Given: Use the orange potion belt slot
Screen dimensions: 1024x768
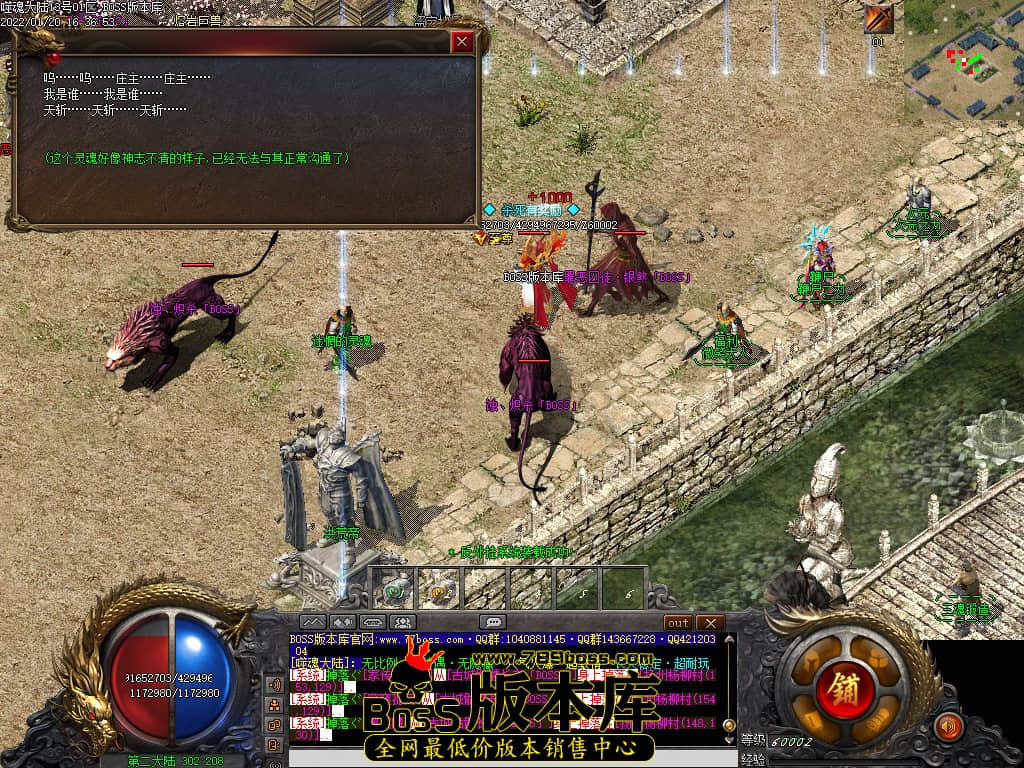Looking at the screenshot, I should pos(439,588).
